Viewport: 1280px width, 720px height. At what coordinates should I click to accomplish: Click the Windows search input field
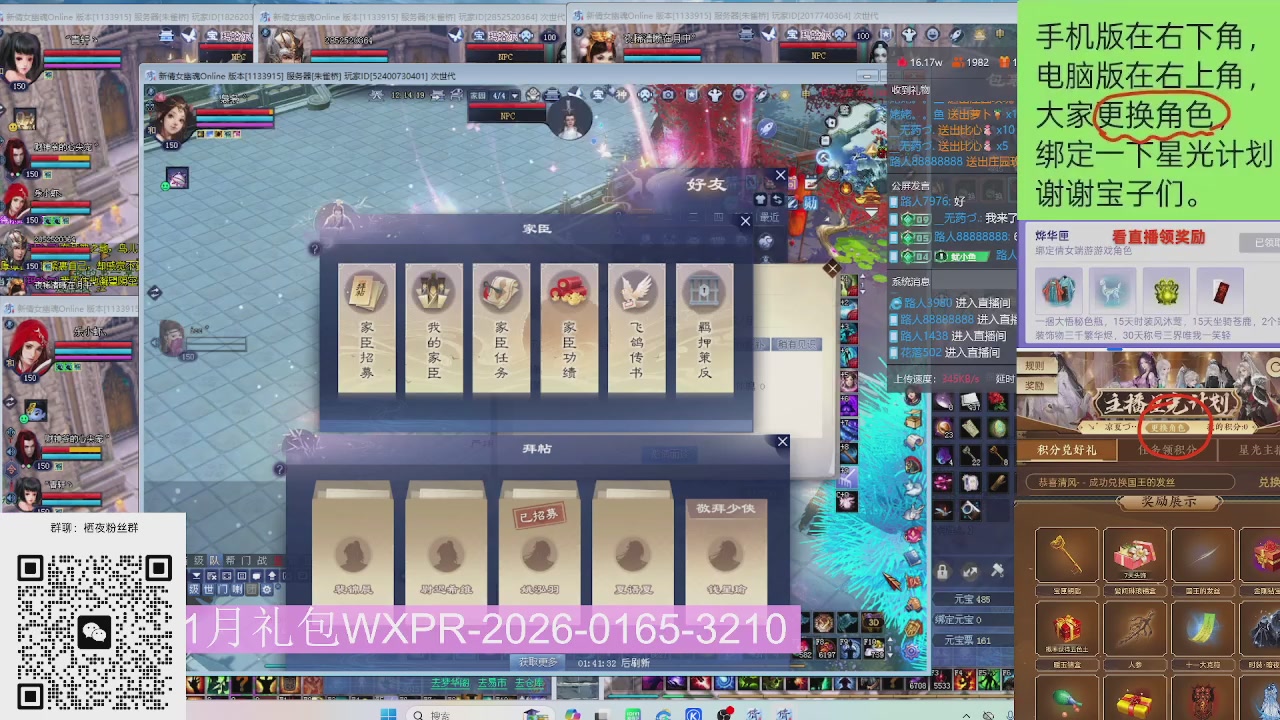pos(460,714)
